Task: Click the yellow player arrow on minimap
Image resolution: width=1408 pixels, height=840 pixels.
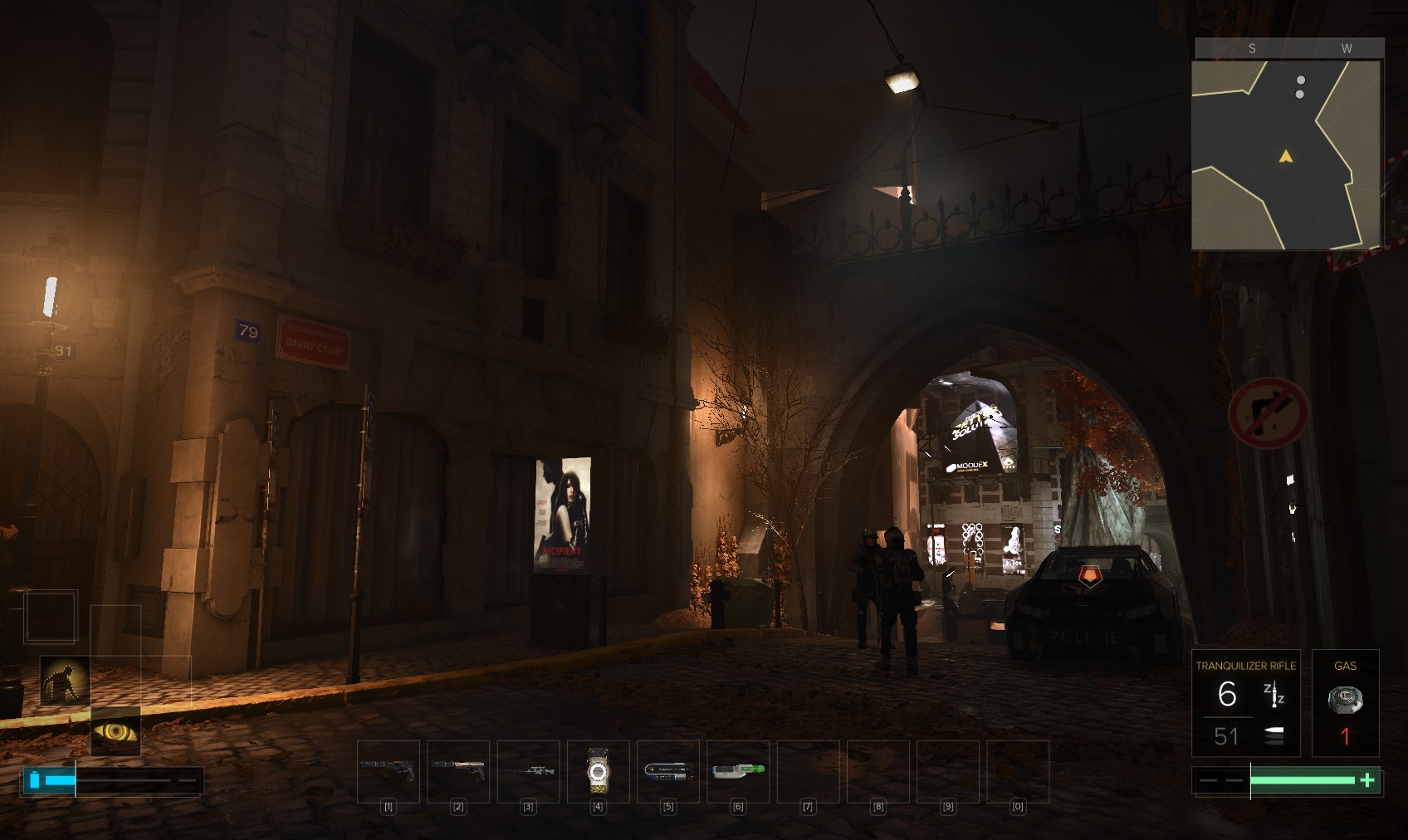Action: [x=1286, y=156]
